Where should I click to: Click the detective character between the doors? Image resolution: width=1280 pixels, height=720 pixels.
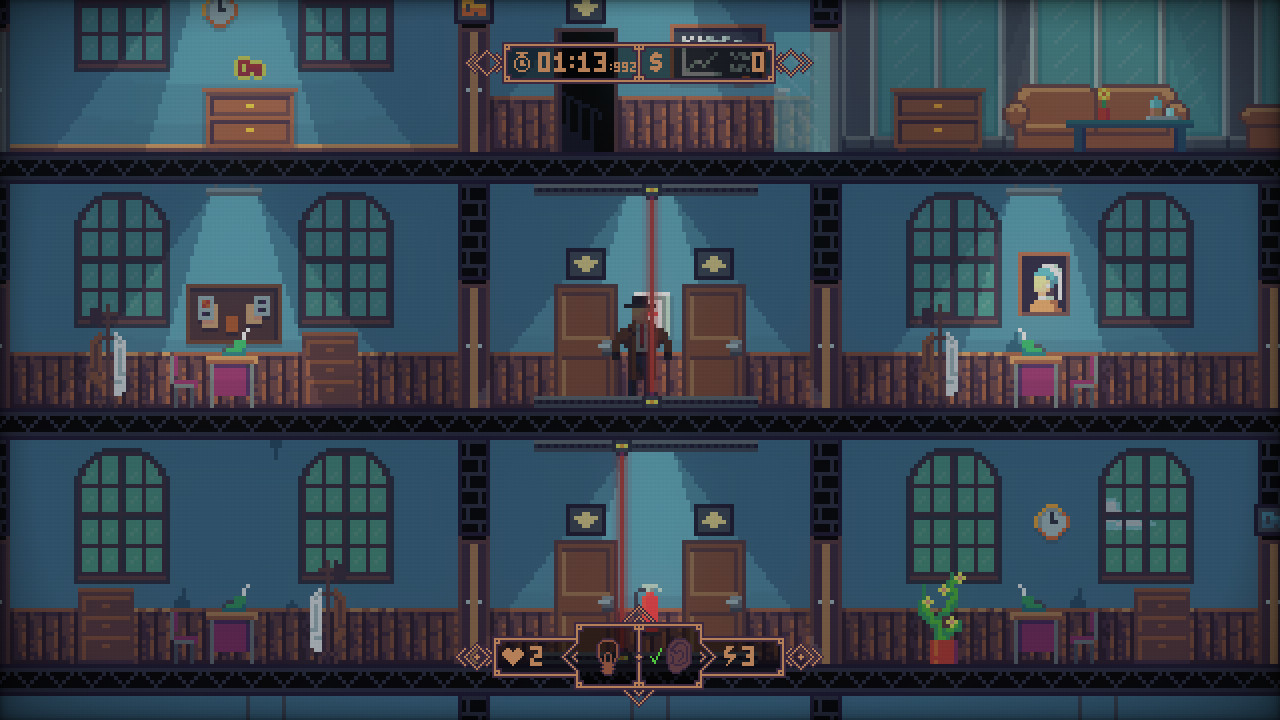tap(641, 340)
